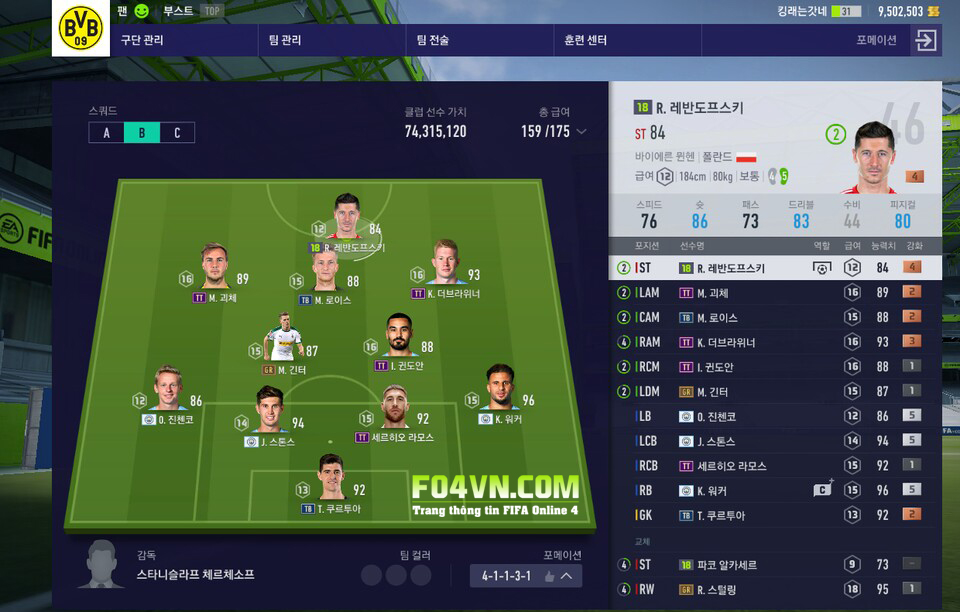Select K. 더브라위너 on the pitch
This screenshot has height=612, width=960.
pos(446,265)
